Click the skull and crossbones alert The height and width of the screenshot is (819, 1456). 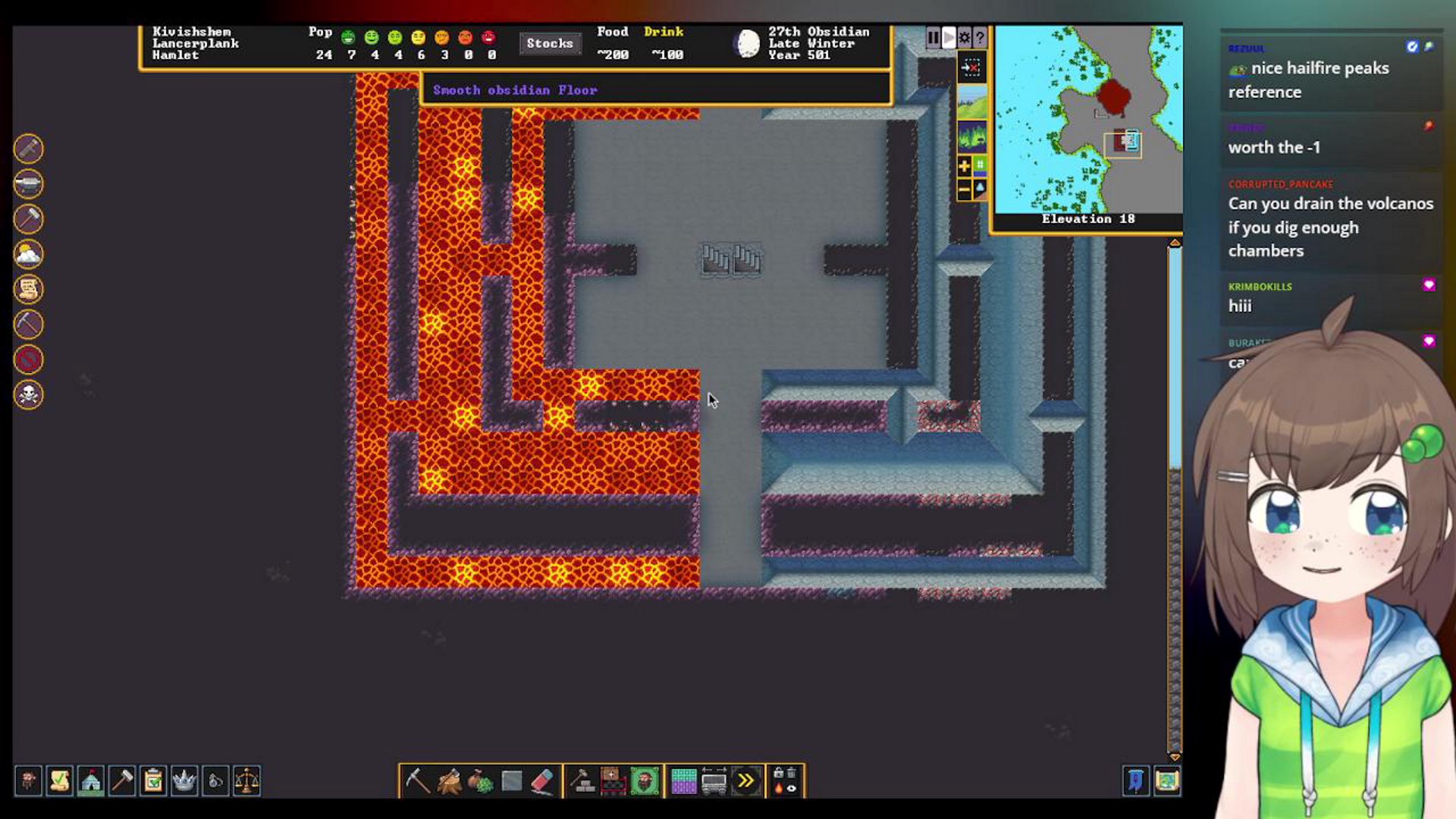tap(29, 394)
